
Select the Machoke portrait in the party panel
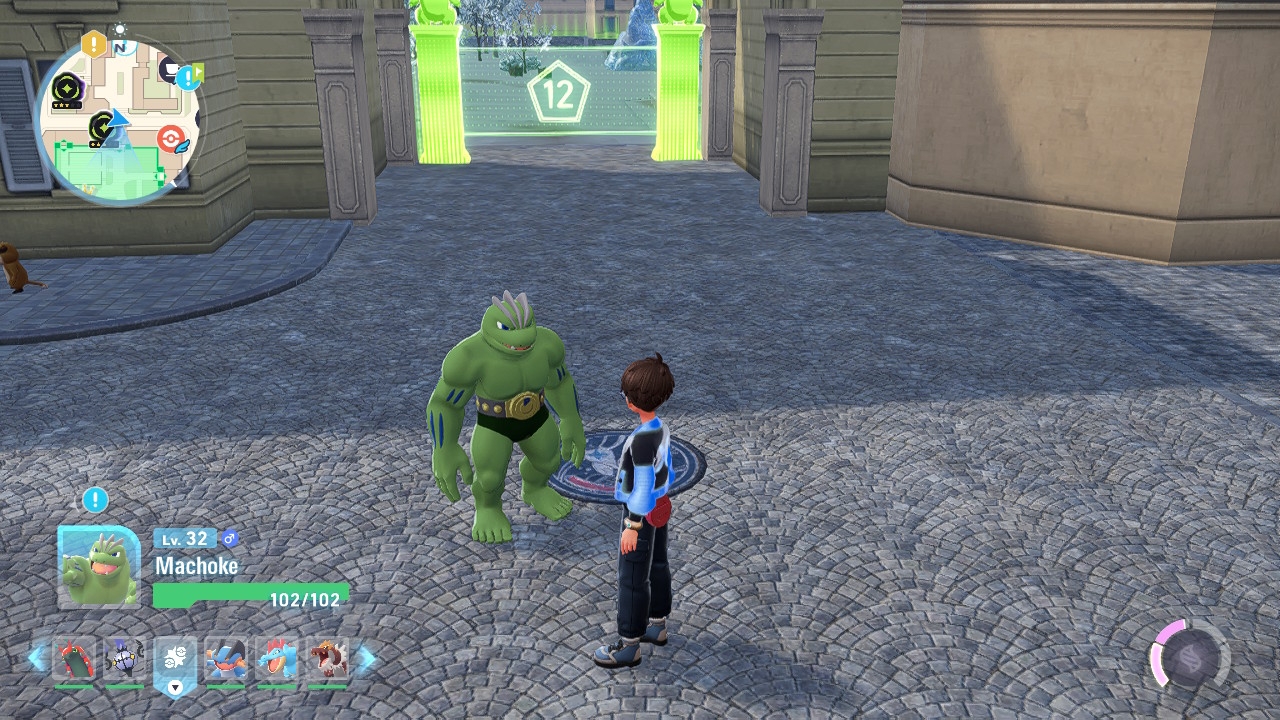(99, 567)
